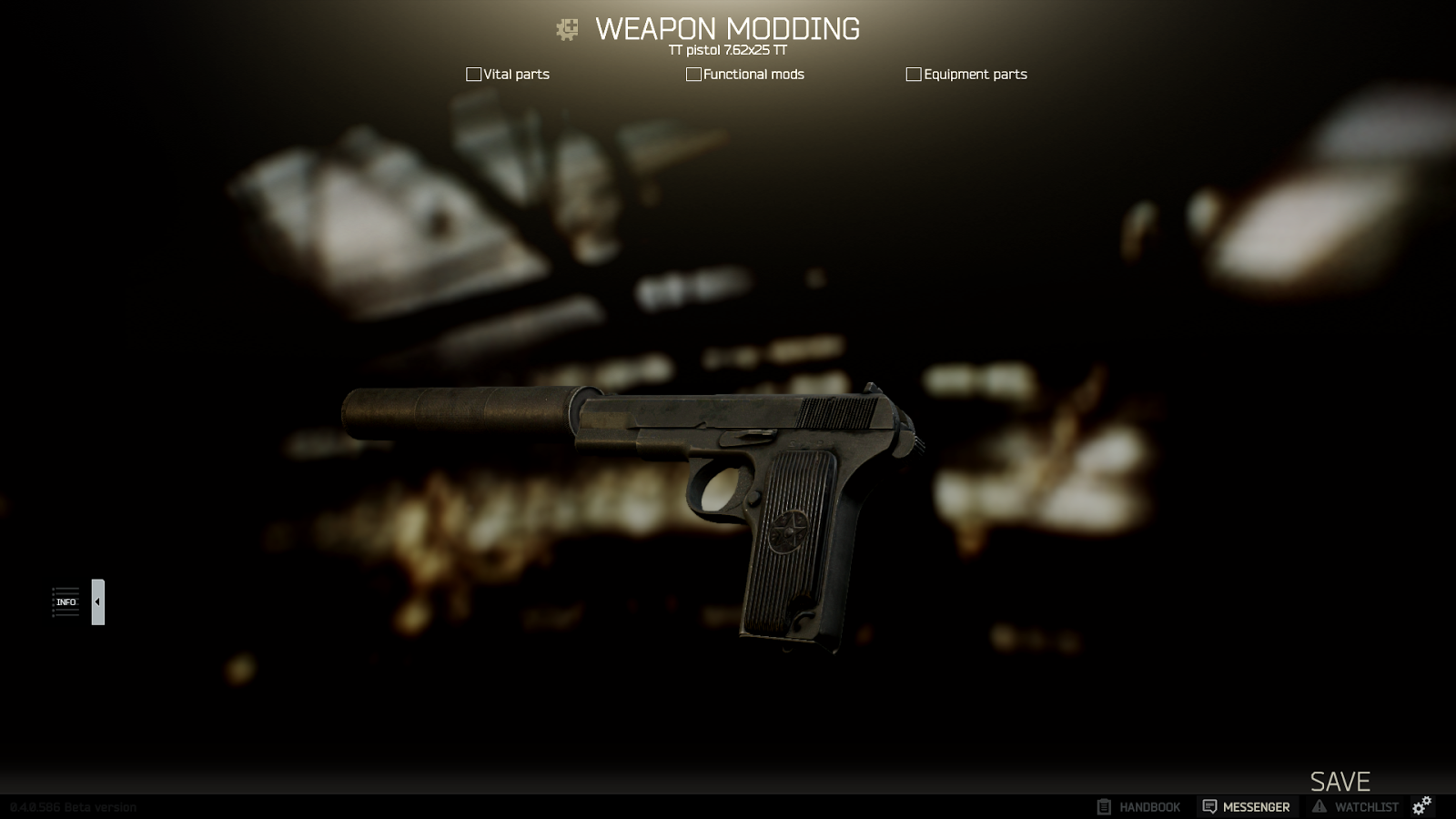Screen dimensions: 1456x819
Task: Click the INFO sidebar list icon
Action: pos(66,602)
